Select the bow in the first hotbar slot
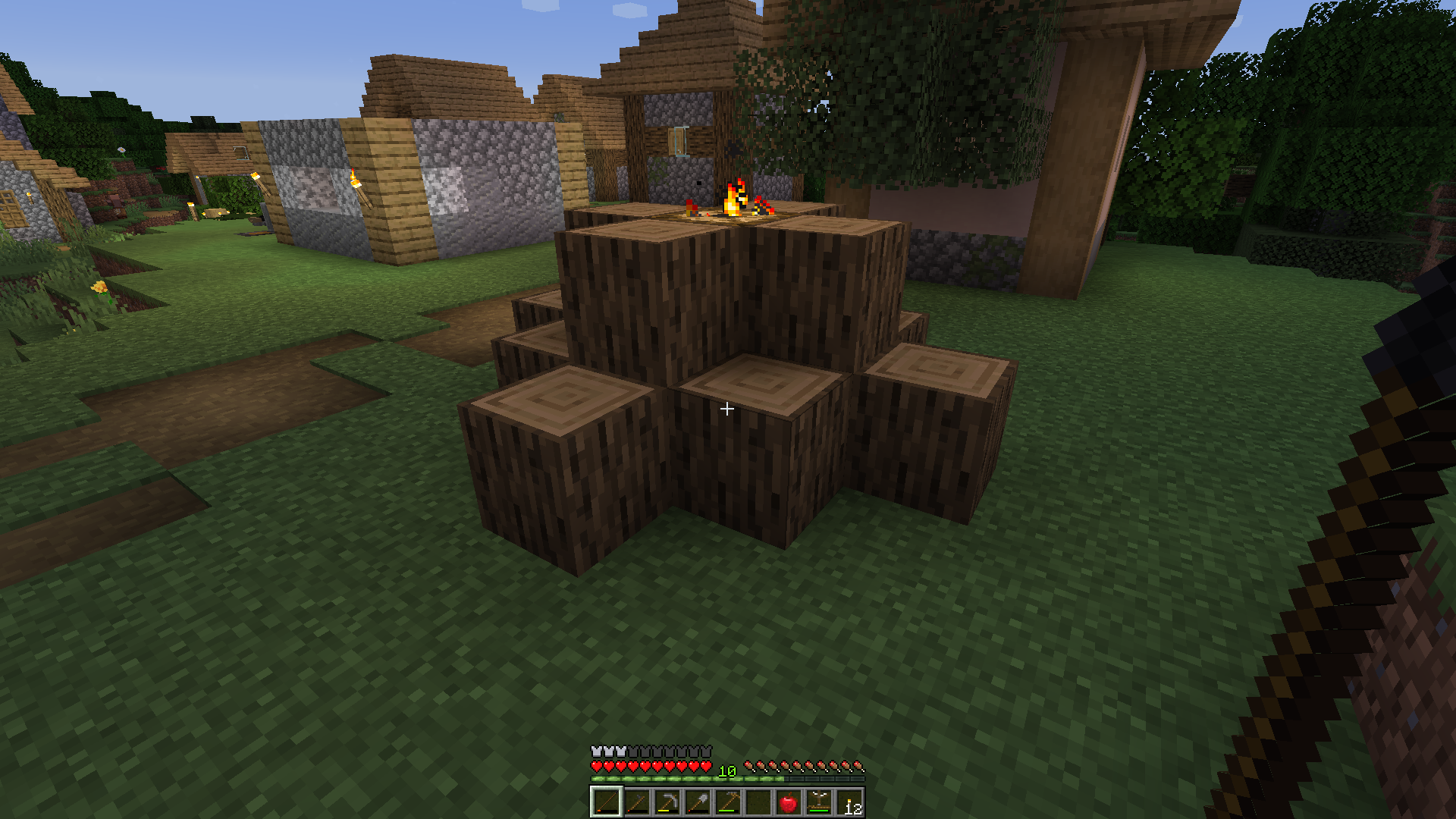Viewport: 1456px width, 819px height. [607, 802]
